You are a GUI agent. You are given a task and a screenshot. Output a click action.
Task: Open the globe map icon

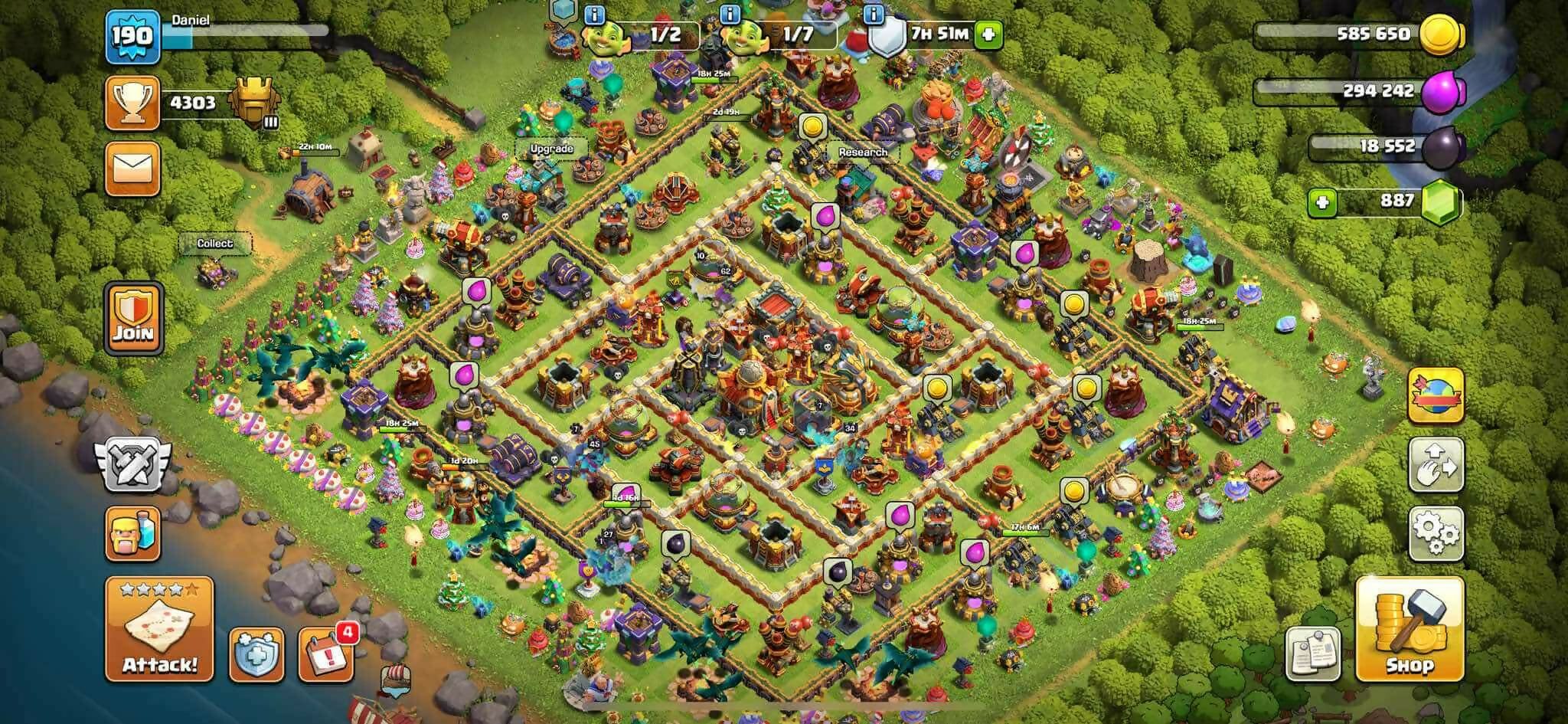click(1436, 395)
